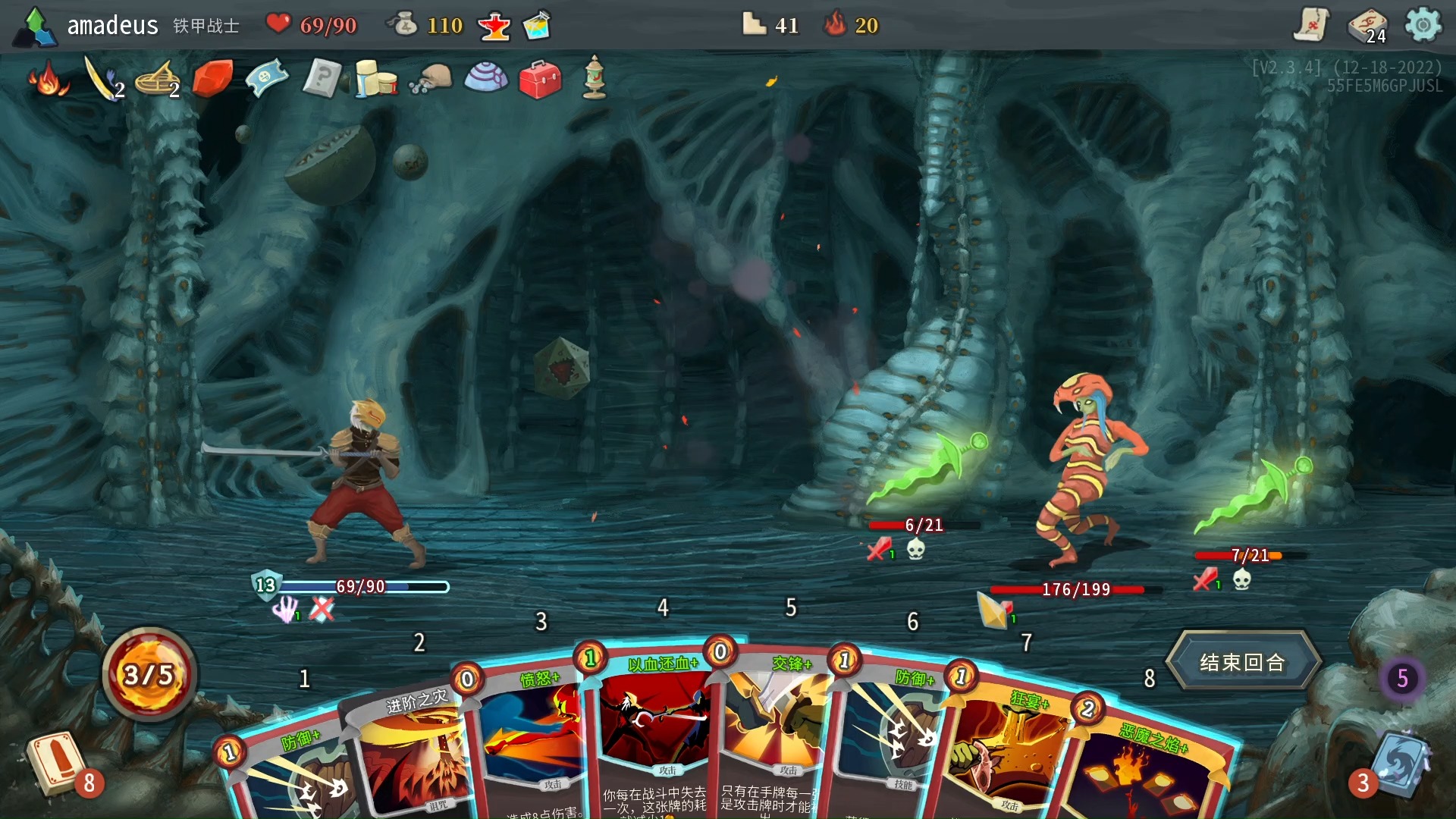Screen dimensions: 1456x819
Task: Use the cube-shaped potion
Action: tap(537, 26)
